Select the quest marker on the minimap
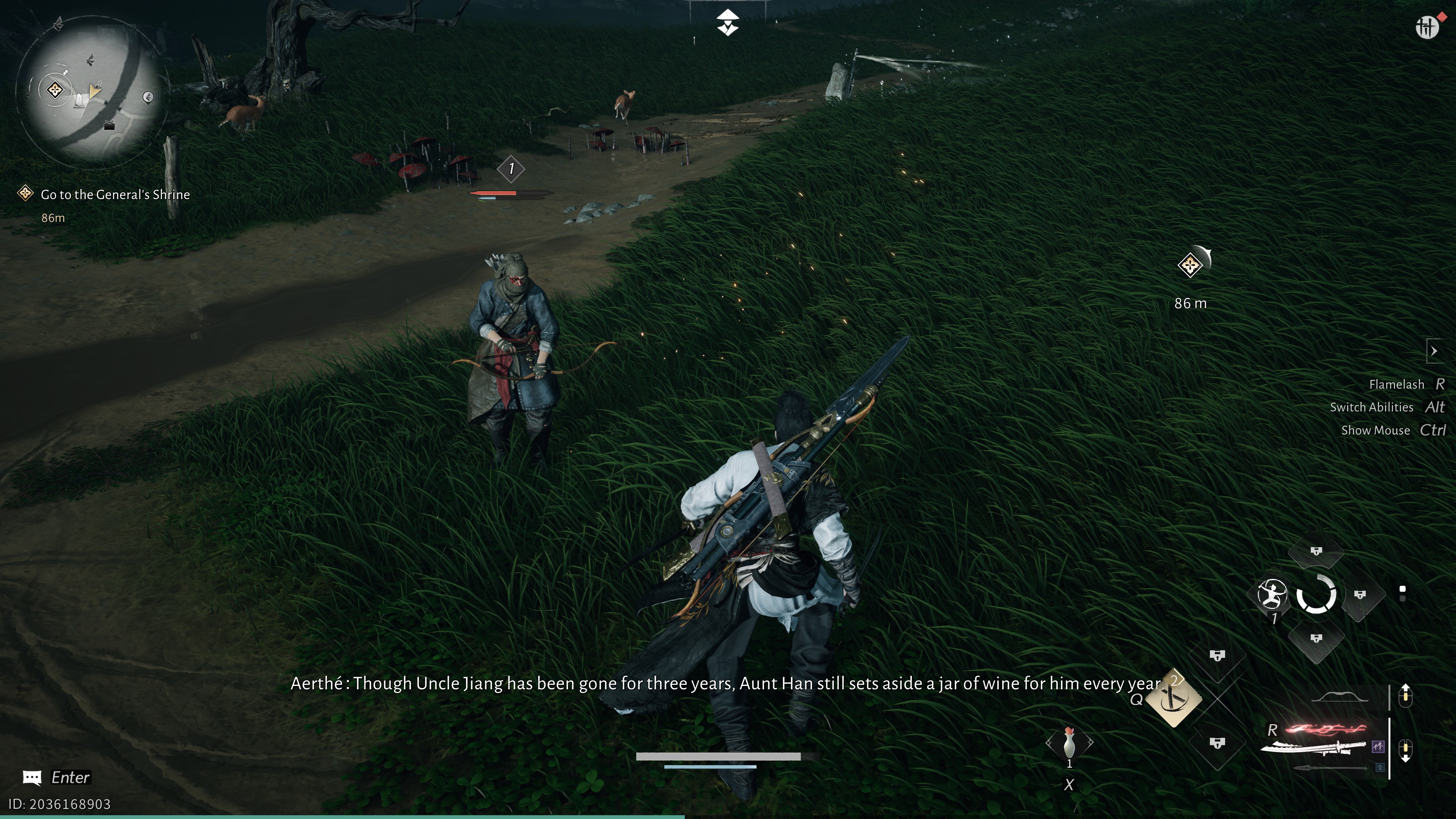The width and height of the screenshot is (1456, 819). [x=55, y=89]
